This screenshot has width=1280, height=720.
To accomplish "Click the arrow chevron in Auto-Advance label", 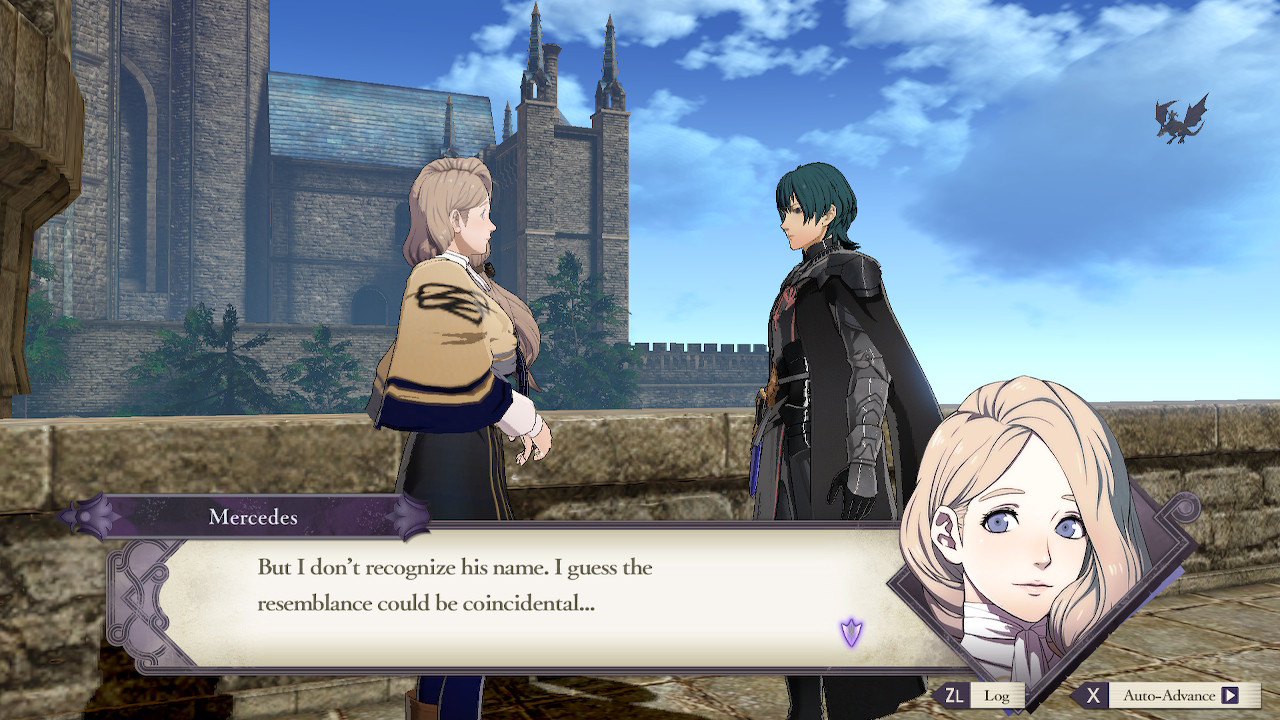I will [1230, 695].
